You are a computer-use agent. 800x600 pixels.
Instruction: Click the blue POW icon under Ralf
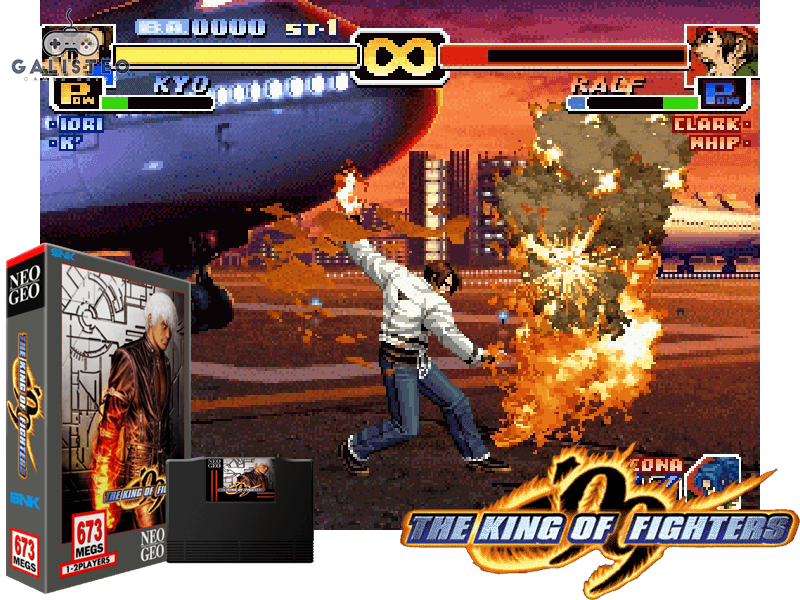721,95
